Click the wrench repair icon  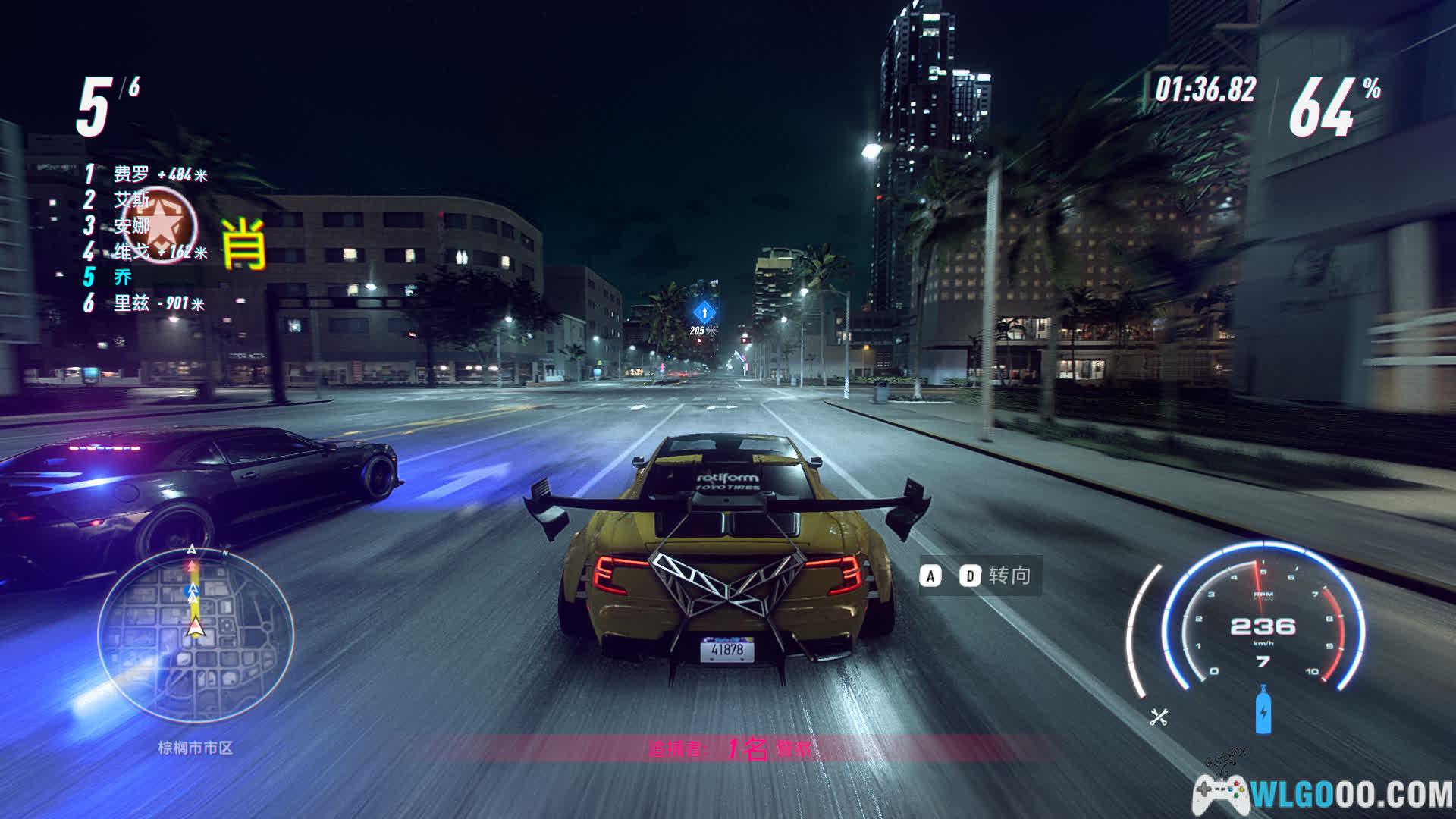pos(1159,717)
